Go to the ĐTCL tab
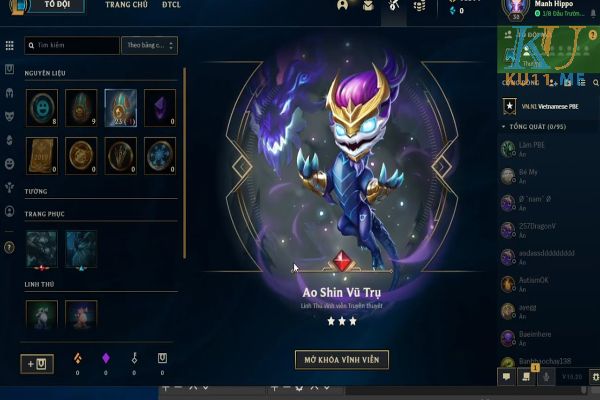Viewport: 600px width, 400px height. (170, 6)
